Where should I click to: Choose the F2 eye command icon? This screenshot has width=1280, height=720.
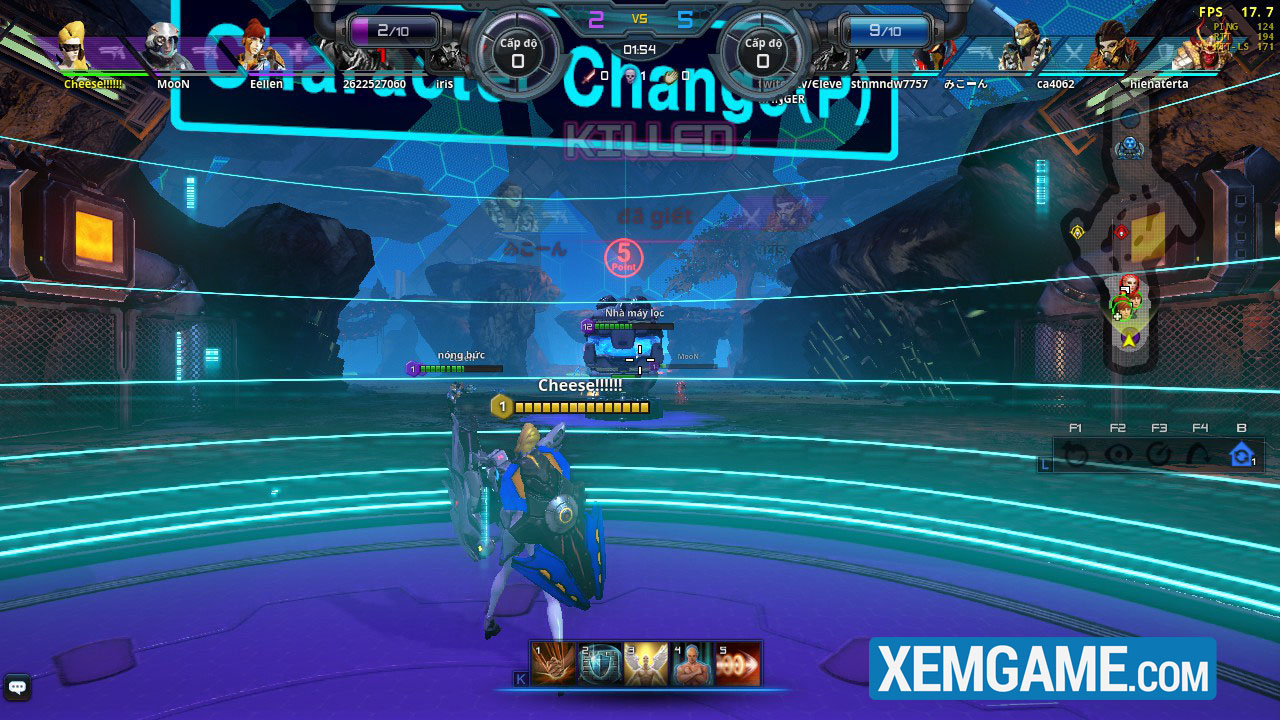(1118, 455)
